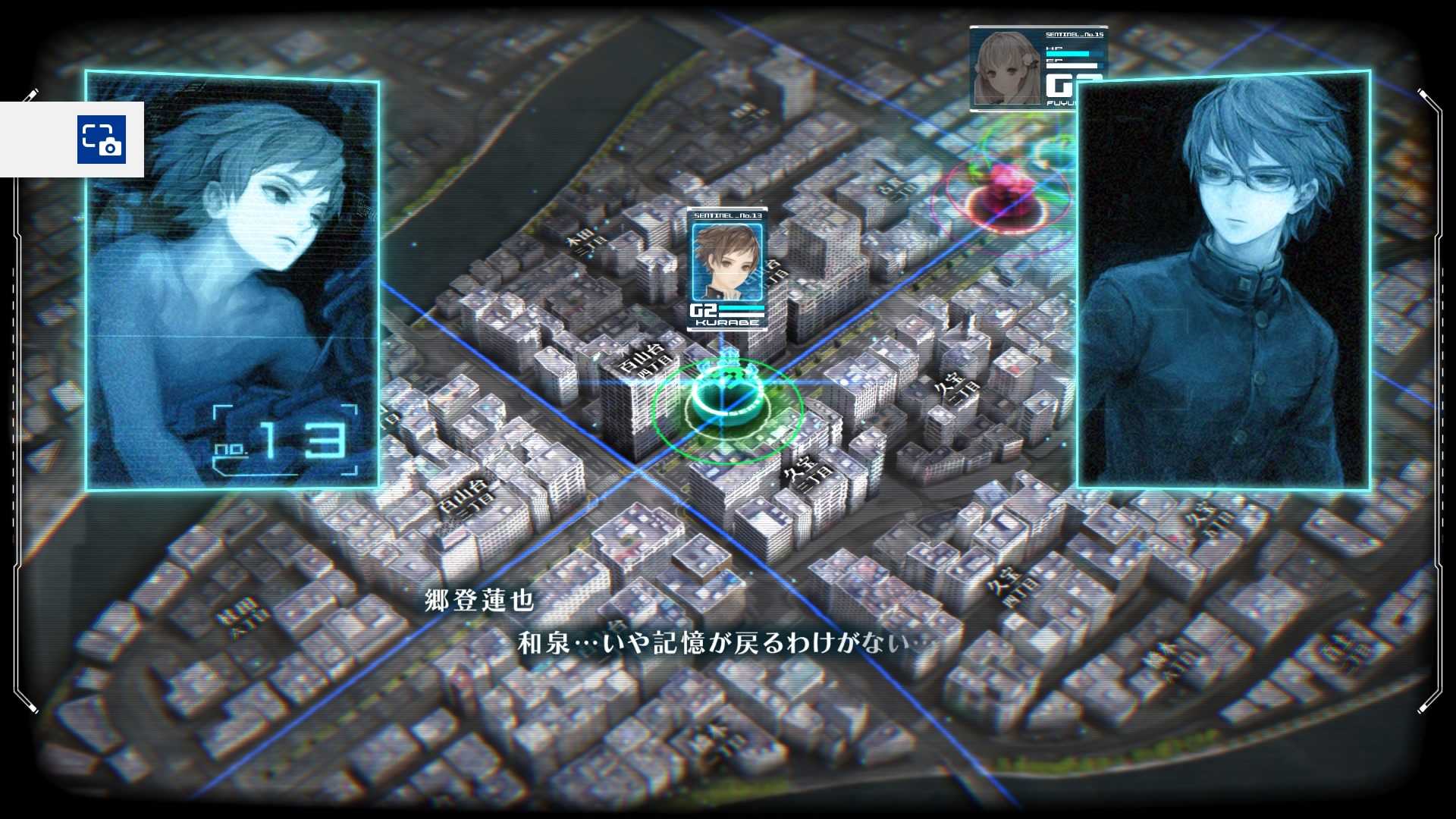Select the Sentinel No.13 Kurabe unit card
The height and width of the screenshot is (819, 1456).
tap(726, 269)
